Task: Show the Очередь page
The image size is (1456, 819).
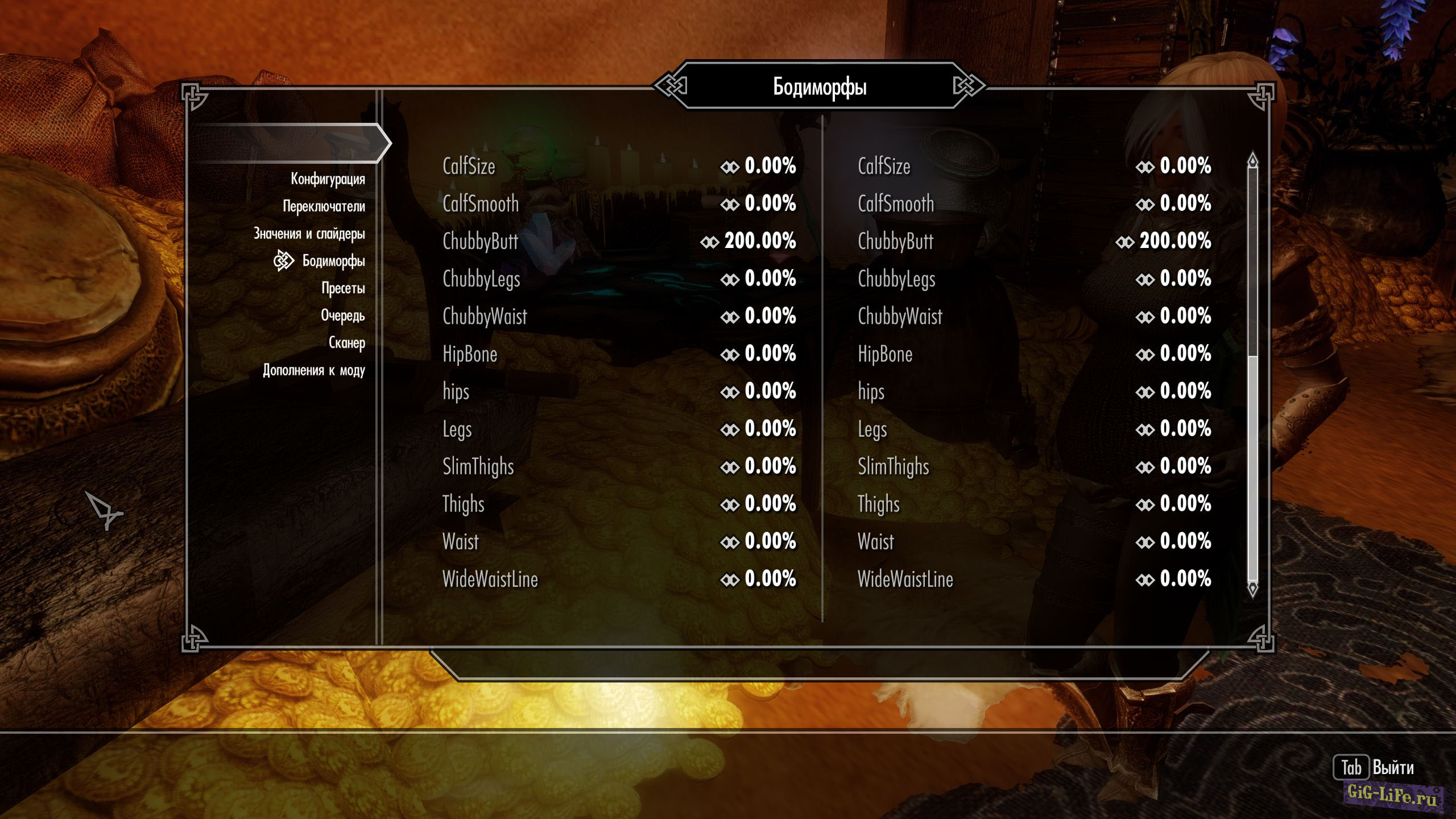Action: click(x=342, y=316)
